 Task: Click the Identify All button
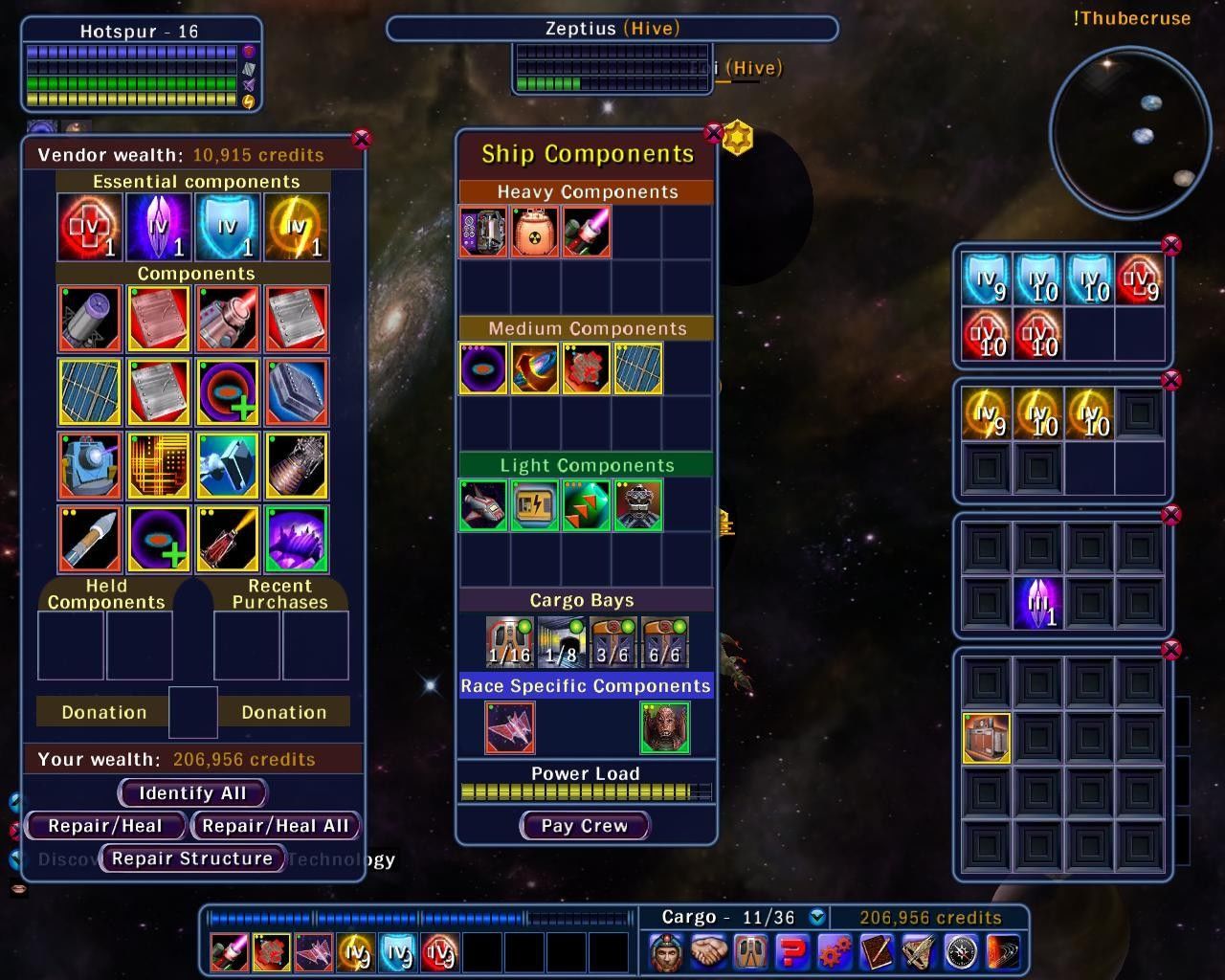(x=192, y=793)
